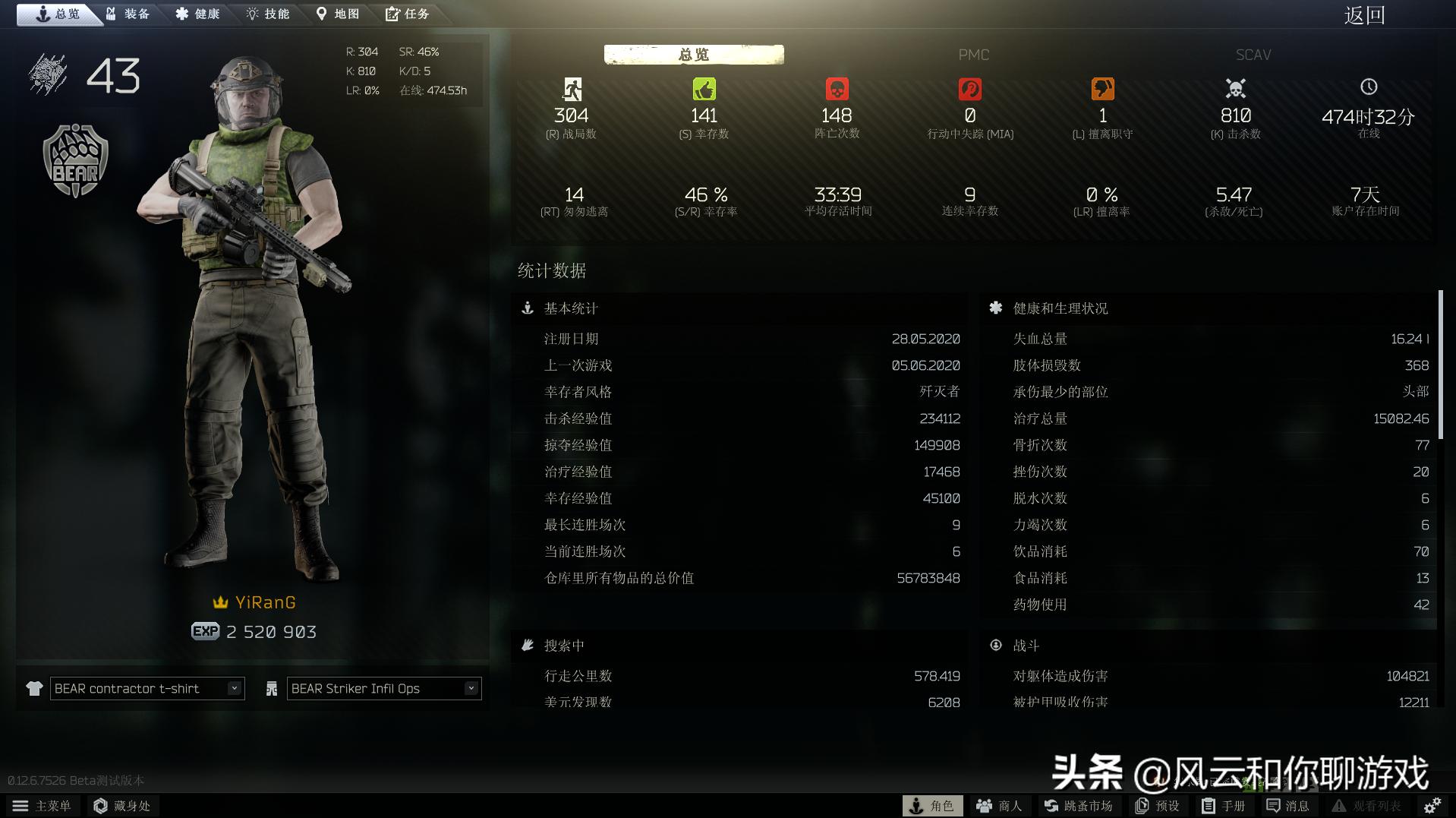Click the 返回 back button

(1363, 15)
